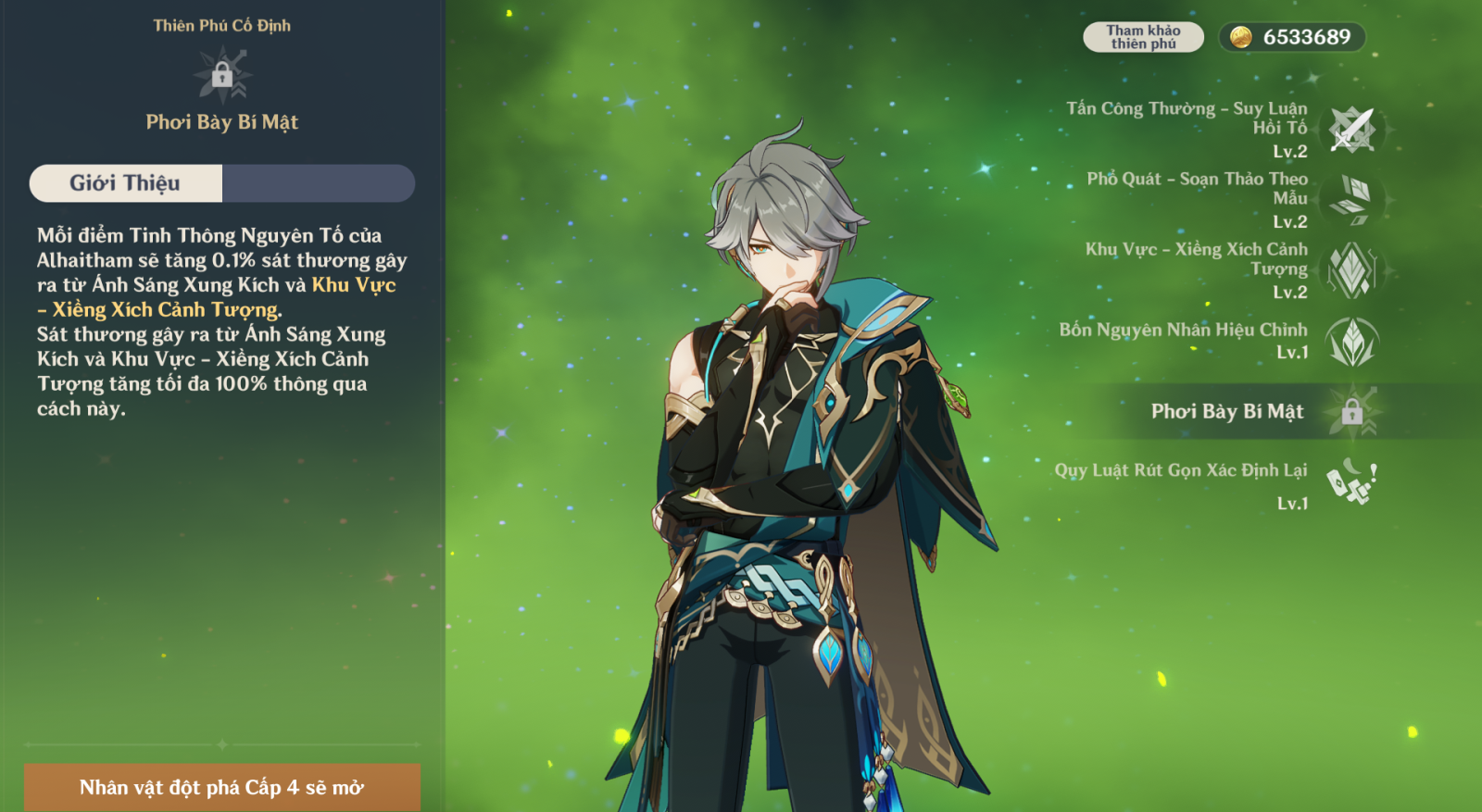Image resolution: width=1482 pixels, height=812 pixels.
Task: Show Quy Luật Rút Gọn Xác Định Lại talent
Action: 1351,482
